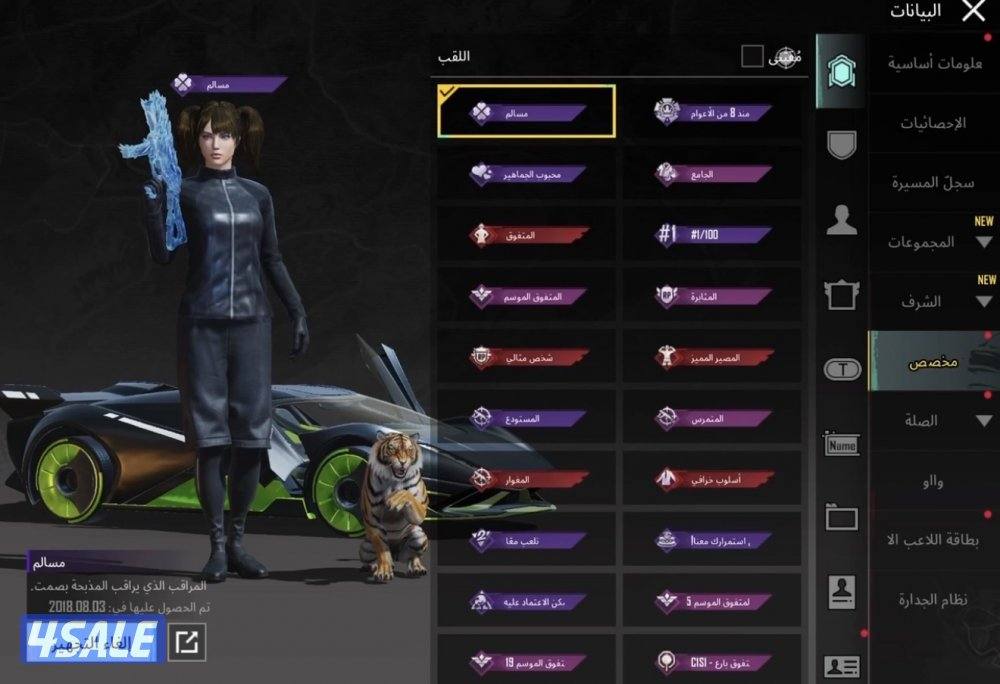Open بطاقة اللاعب player card section
Image resolution: width=1000 pixels, height=684 pixels.
coord(934,540)
